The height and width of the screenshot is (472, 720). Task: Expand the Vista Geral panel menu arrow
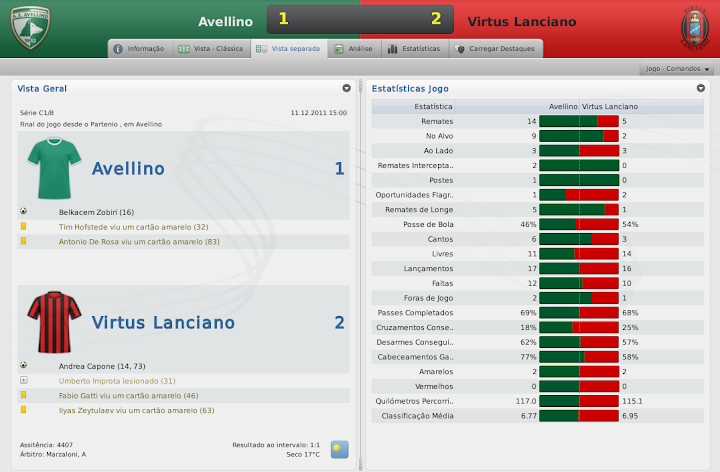346,88
